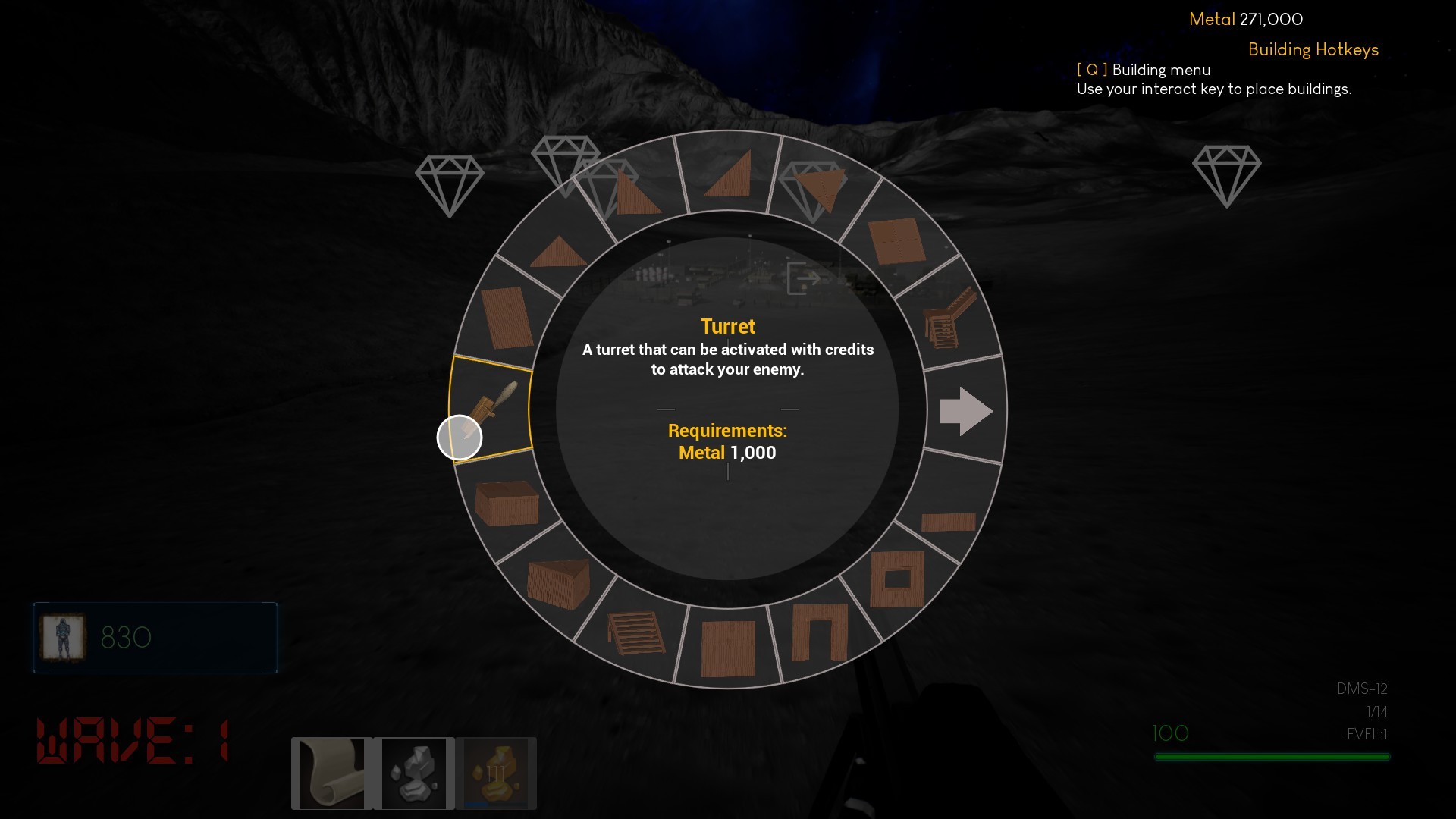Choose the pyramid roof piece
The width and height of the screenshot is (1456, 819).
[x=557, y=250]
